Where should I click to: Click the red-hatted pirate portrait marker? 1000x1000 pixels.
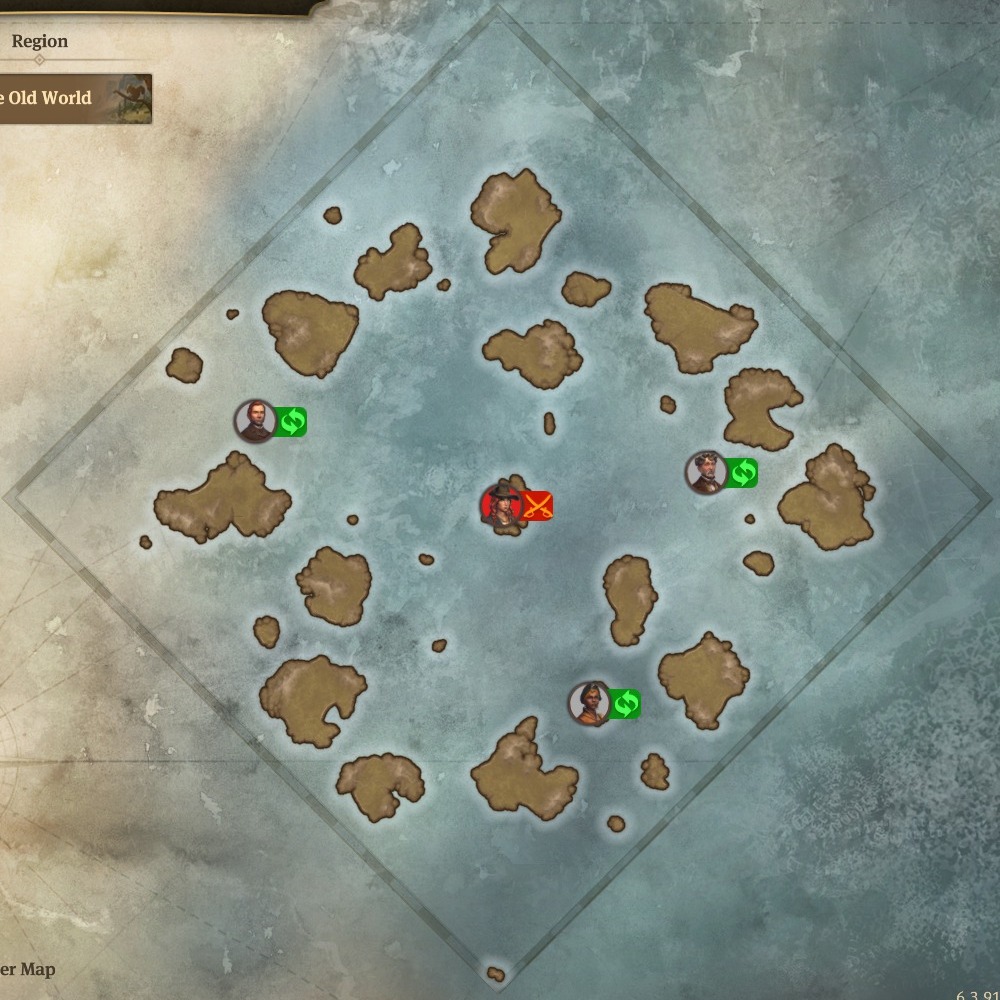[x=501, y=506]
